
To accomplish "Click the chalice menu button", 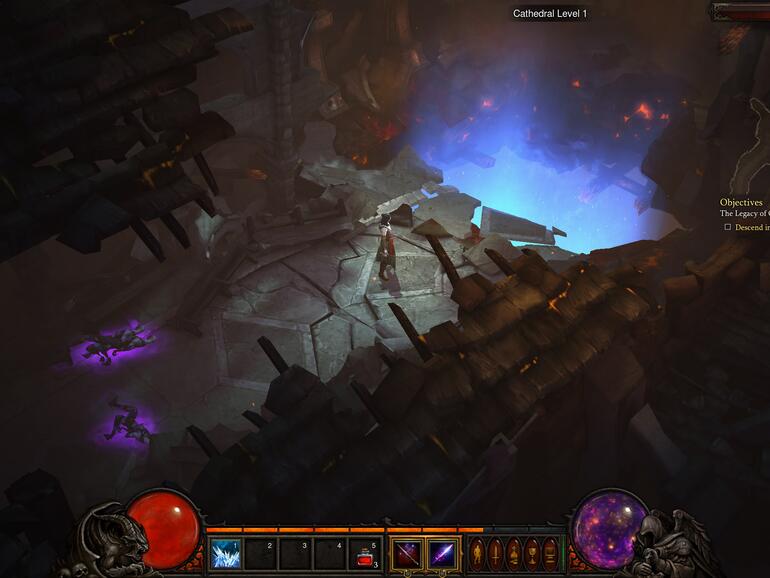I will 531,553.
